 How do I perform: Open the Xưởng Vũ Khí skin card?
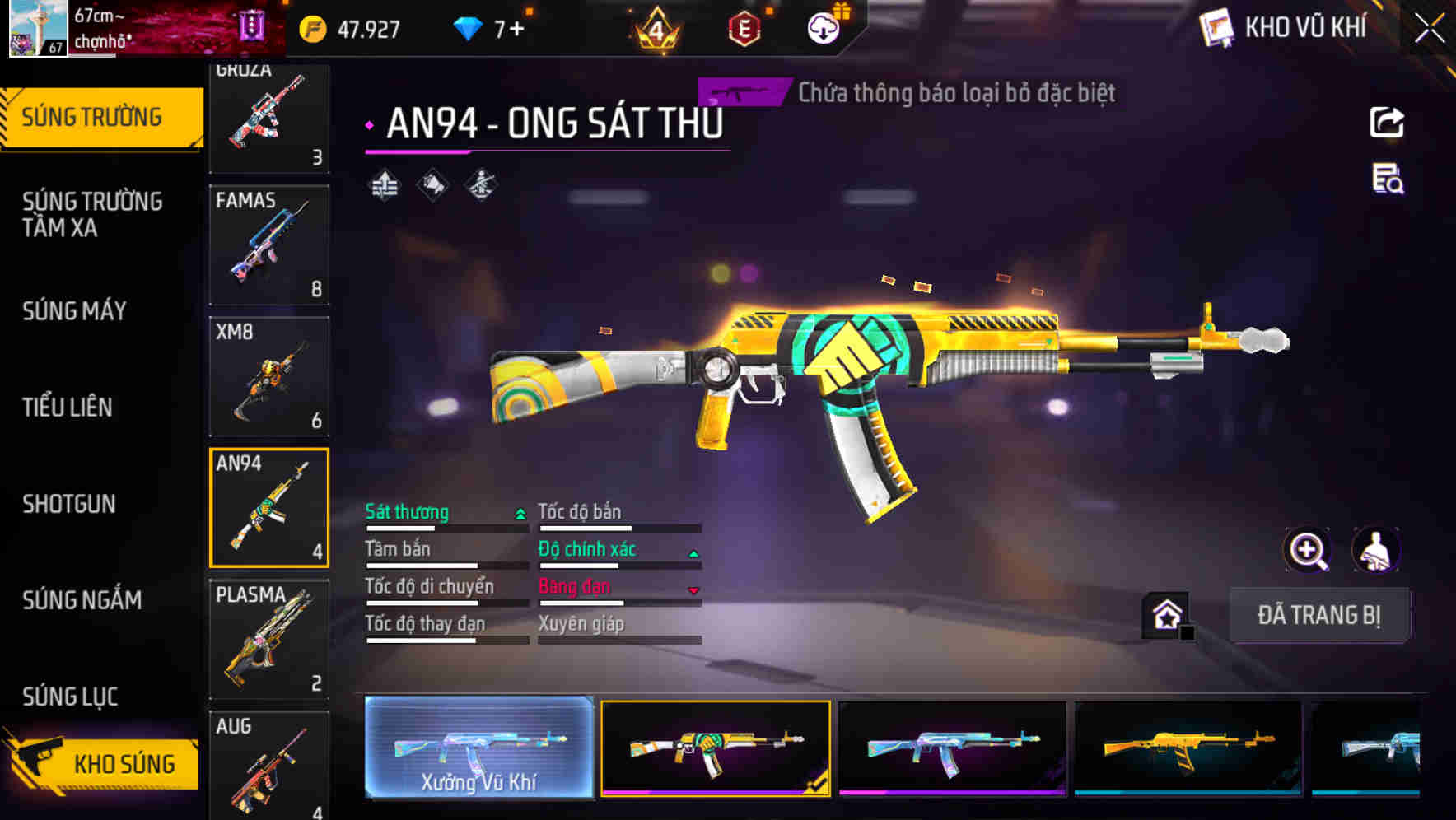[x=478, y=748]
